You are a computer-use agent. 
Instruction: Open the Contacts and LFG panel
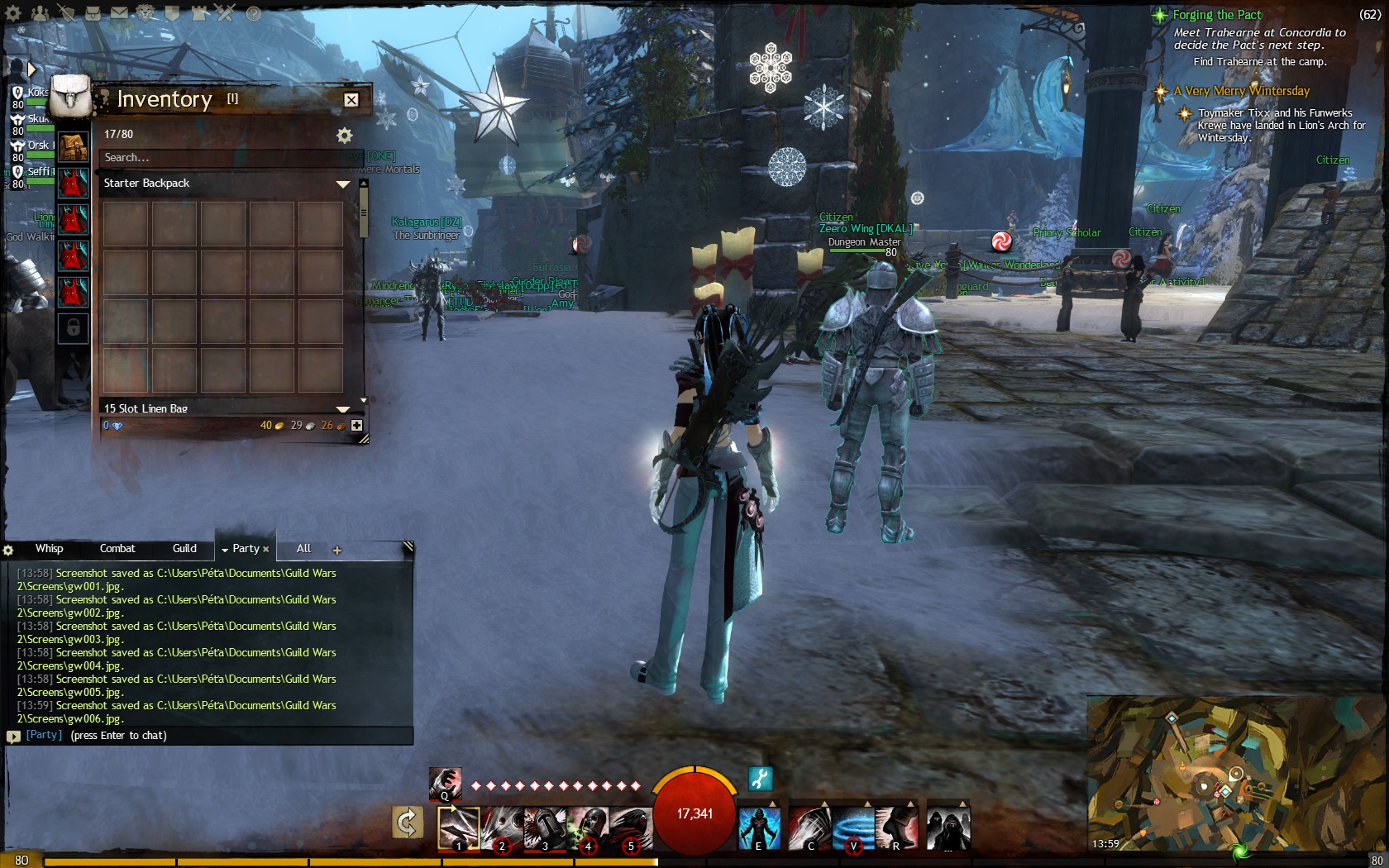pyautogui.click(x=39, y=13)
